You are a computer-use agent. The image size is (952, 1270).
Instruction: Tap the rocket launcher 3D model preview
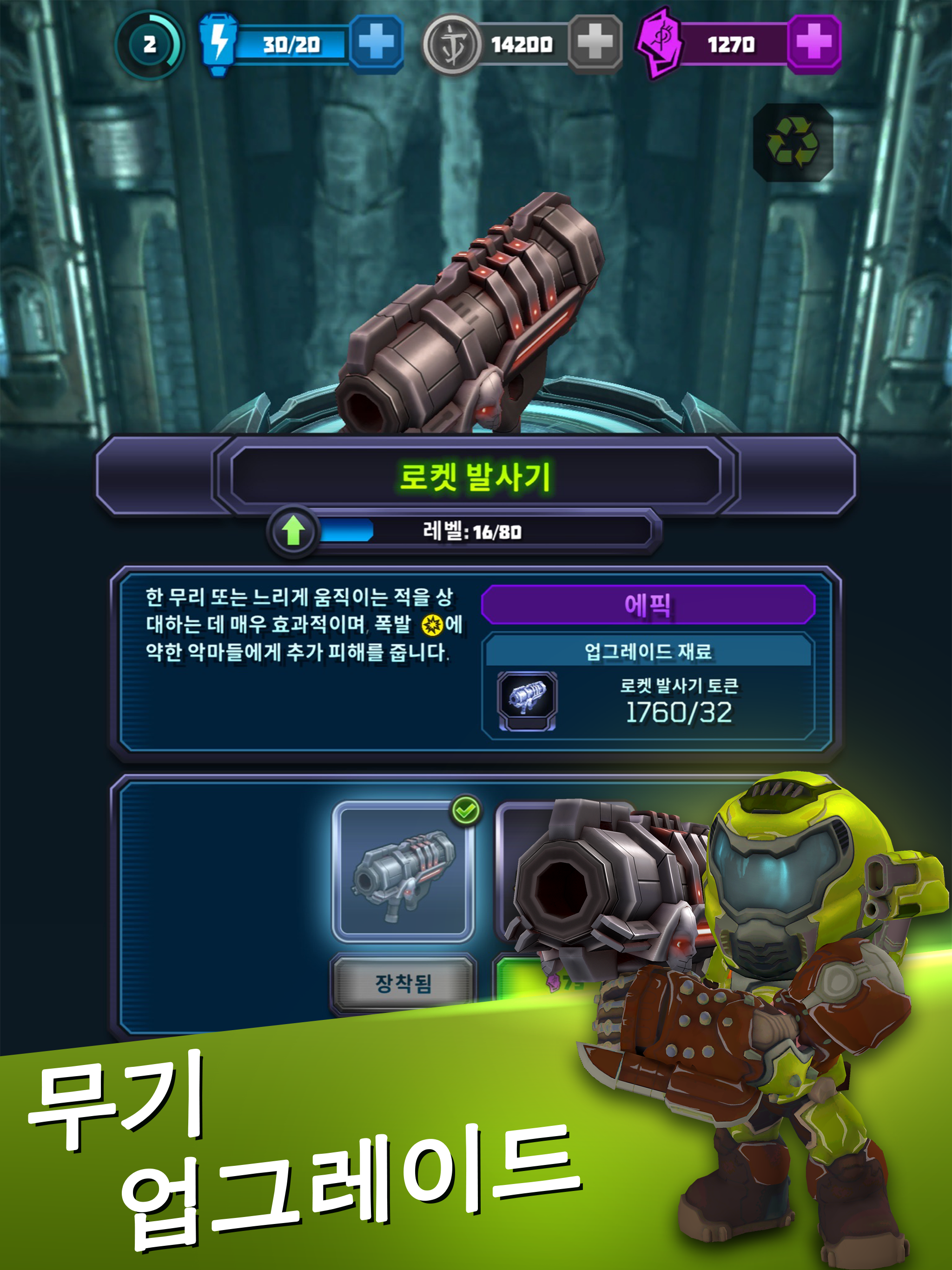(471, 310)
